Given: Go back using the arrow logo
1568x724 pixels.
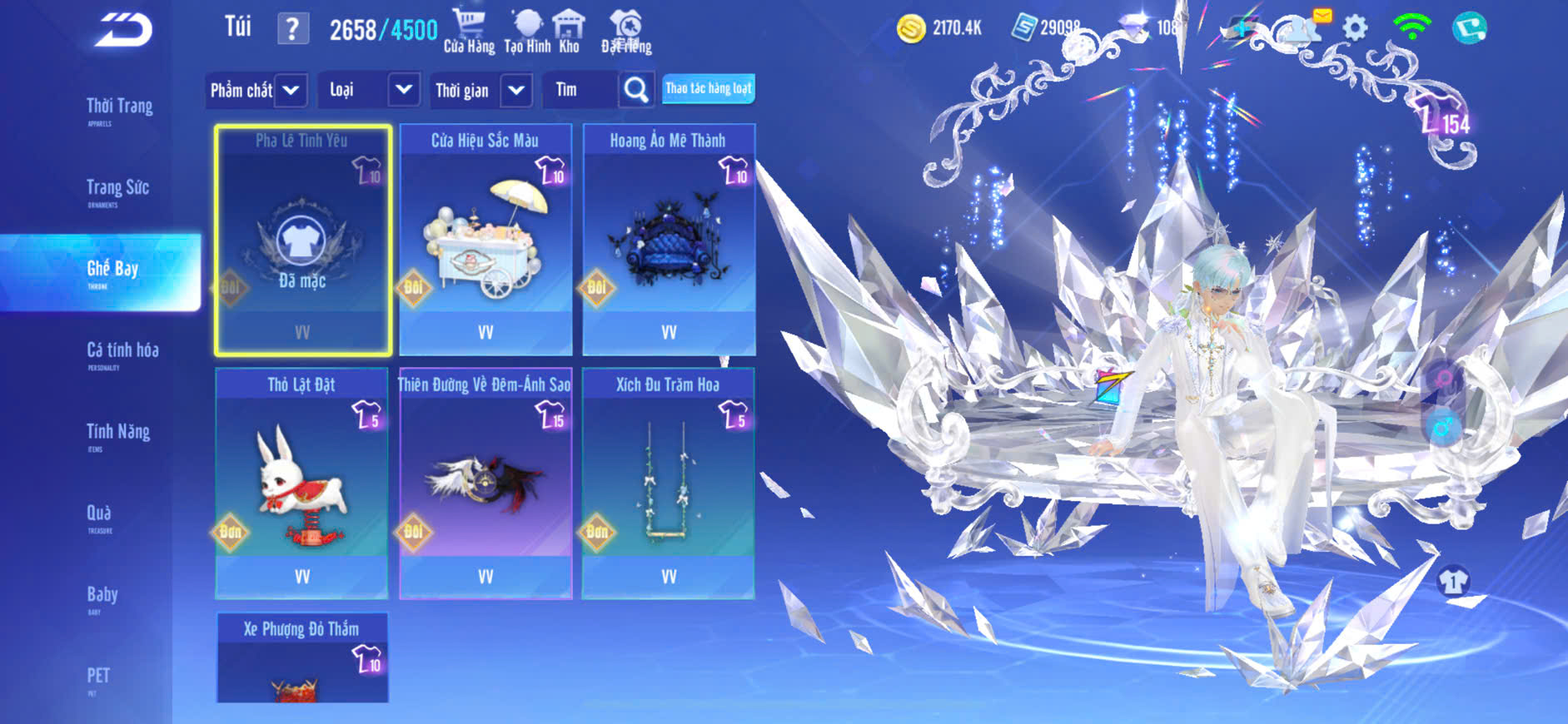Looking at the screenshot, I should (x=123, y=31).
